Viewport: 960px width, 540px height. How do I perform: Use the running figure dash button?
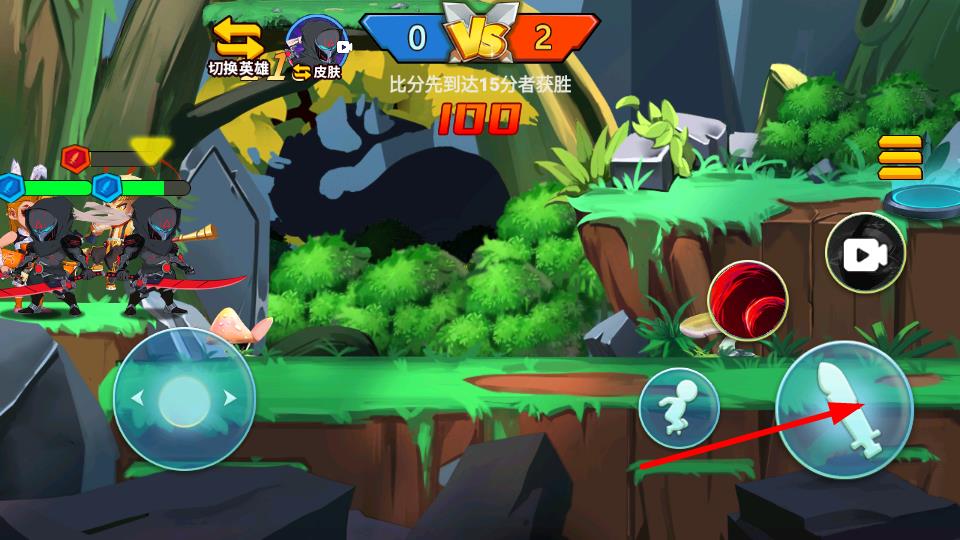[x=679, y=407]
